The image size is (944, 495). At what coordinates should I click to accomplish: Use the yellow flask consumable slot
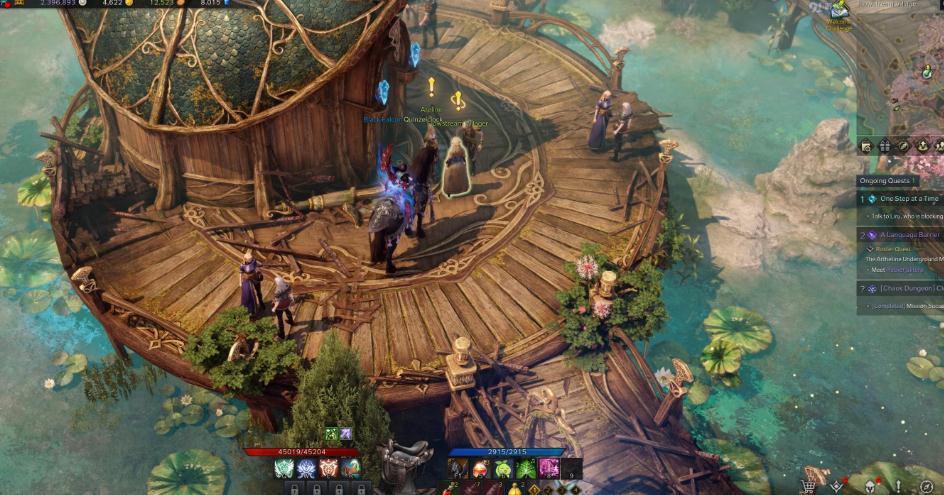tap(516, 489)
